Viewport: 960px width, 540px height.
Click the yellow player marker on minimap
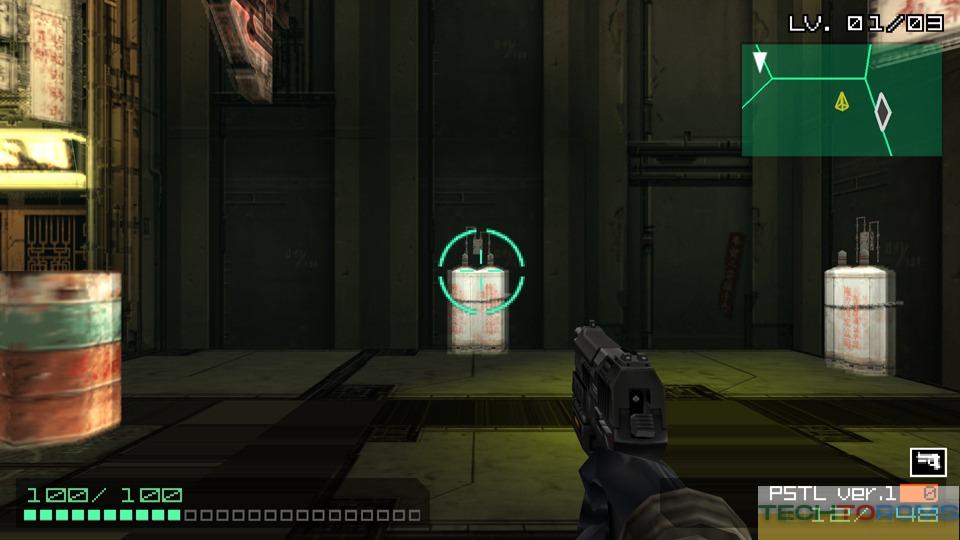[x=842, y=101]
